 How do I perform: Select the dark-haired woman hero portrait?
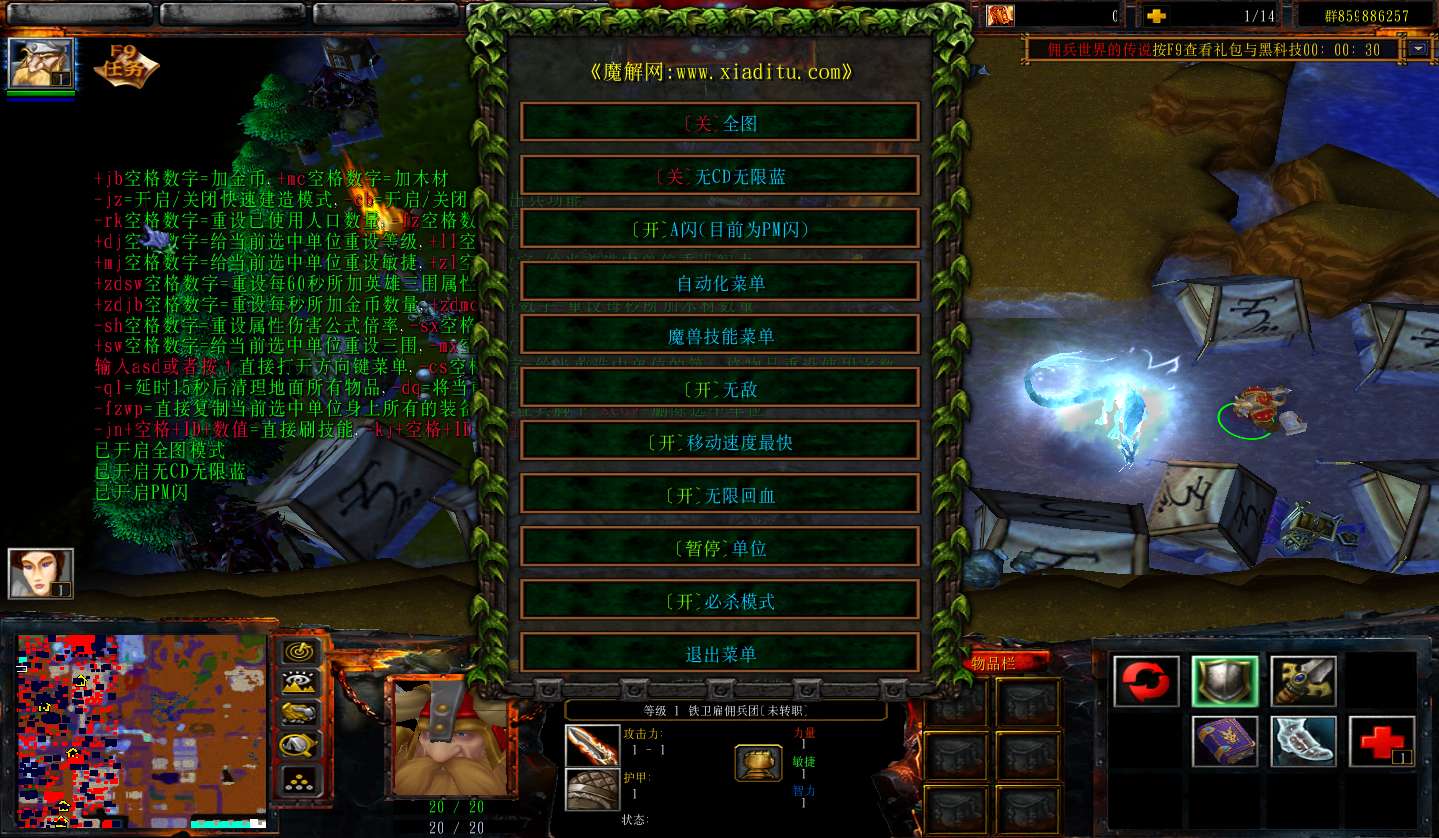(41, 574)
